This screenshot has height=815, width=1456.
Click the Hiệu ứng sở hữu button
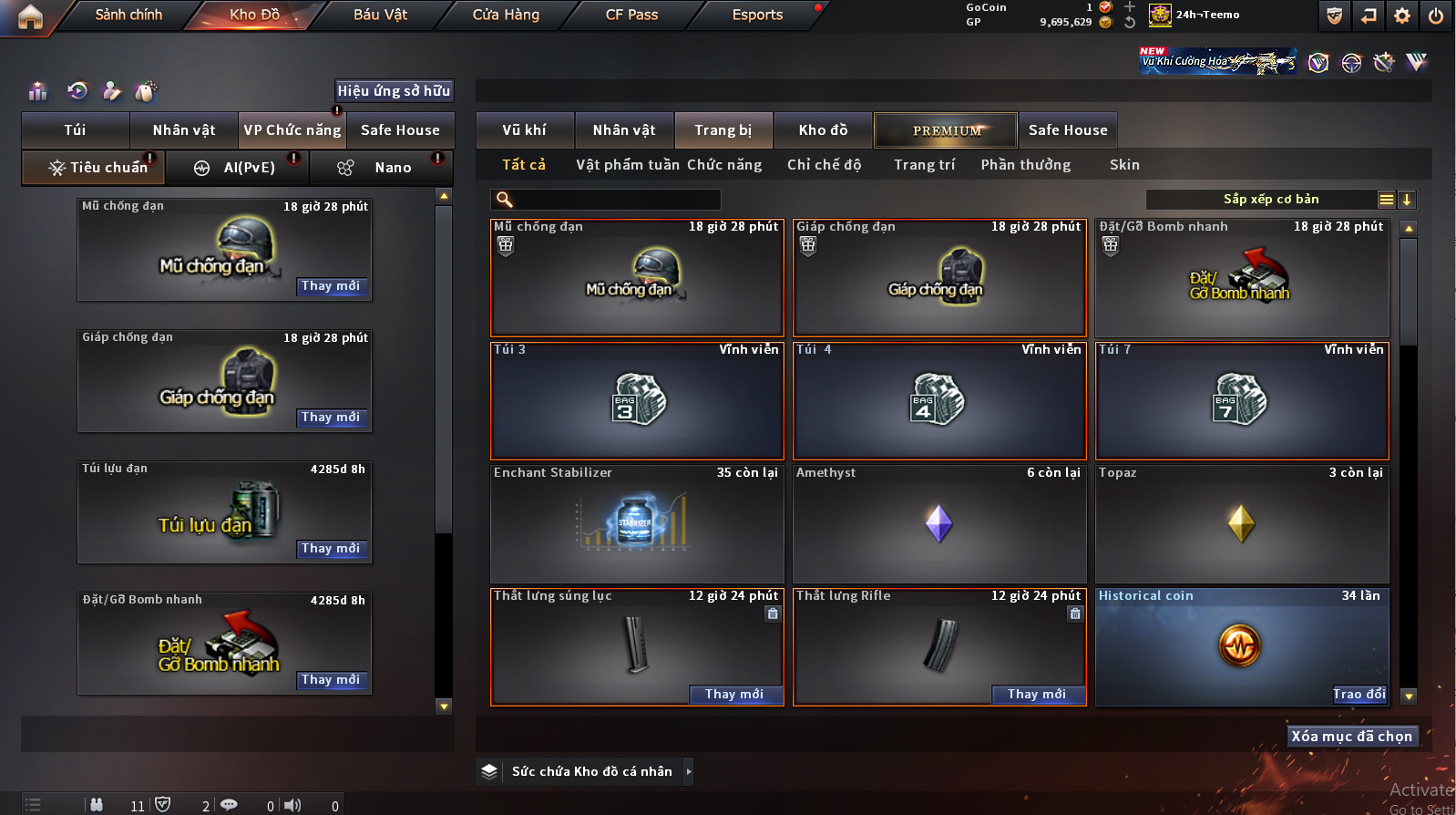[394, 90]
